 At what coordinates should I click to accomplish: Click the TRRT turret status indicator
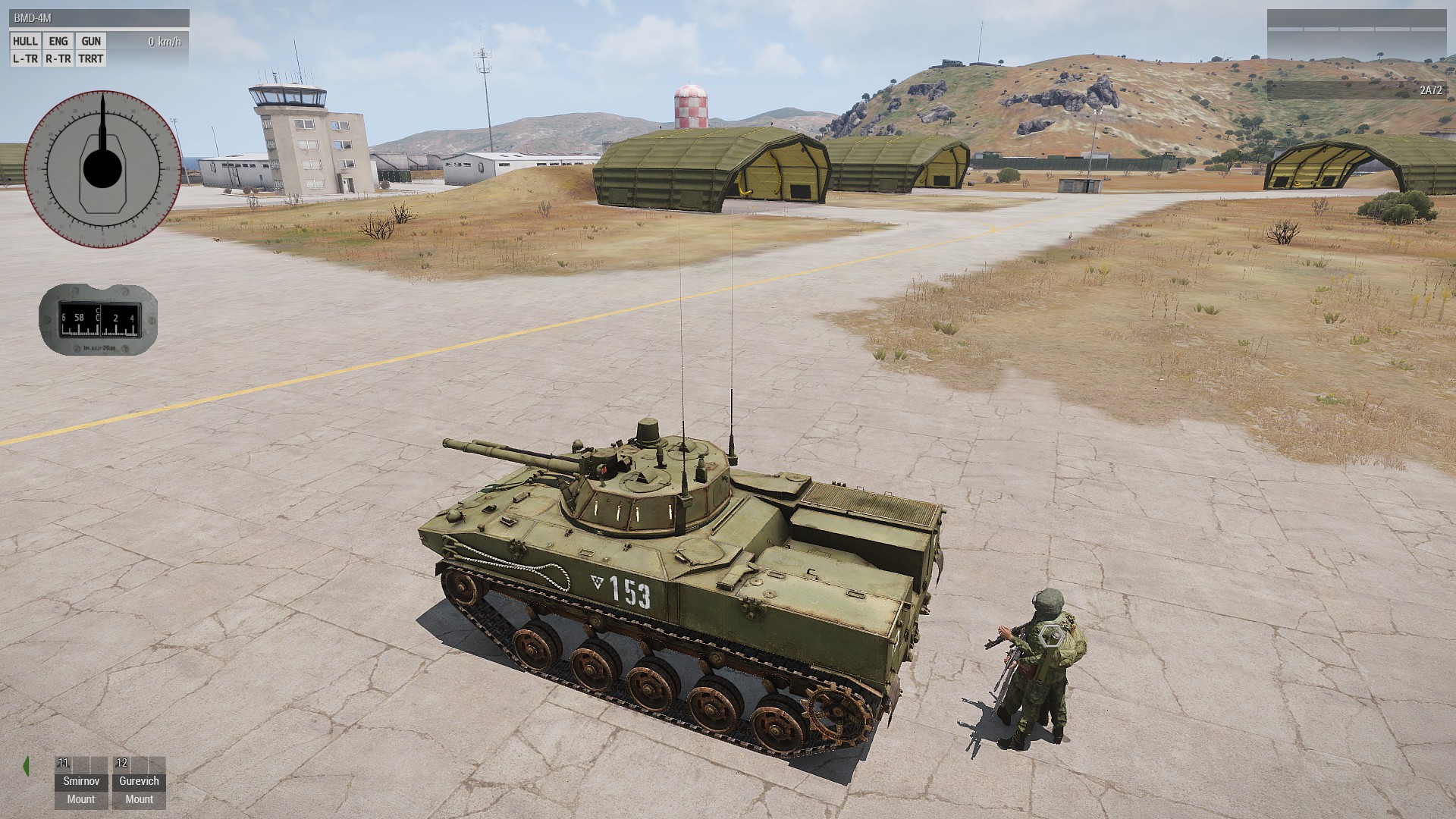91,59
